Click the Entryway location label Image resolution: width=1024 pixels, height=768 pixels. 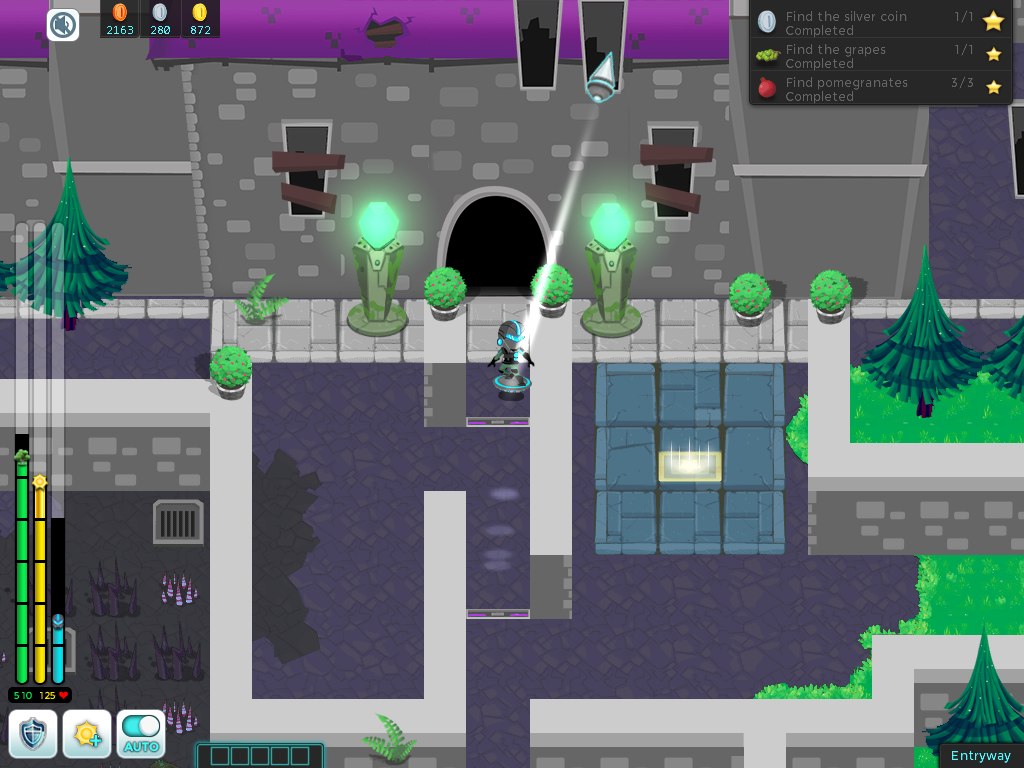pyautogui.click(x=980, y=756)
